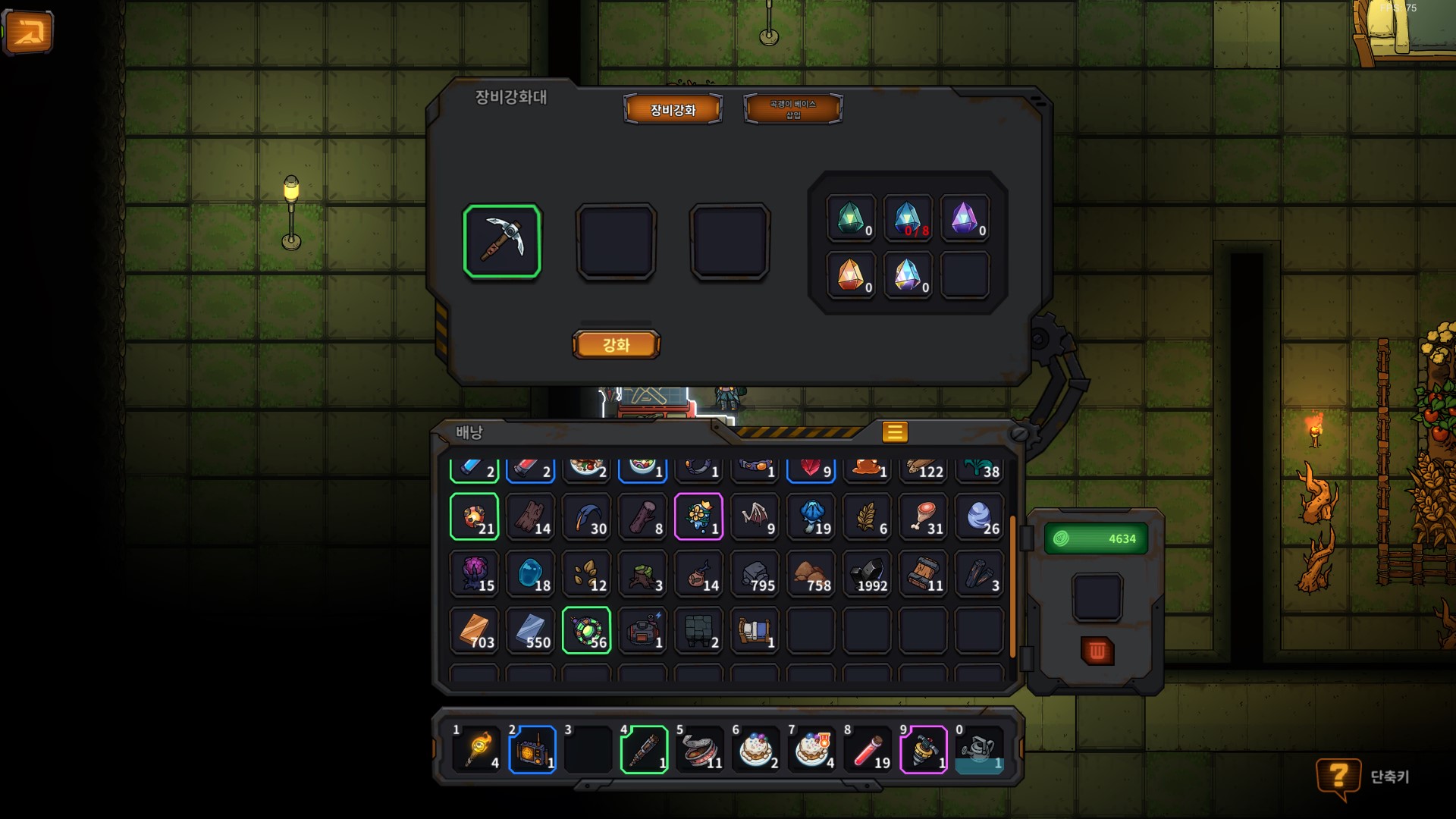This screenshot has height=819, width=1456.
Task: Open the 곡괭이 베이스 삽입 tab
Action: point(792,110)
